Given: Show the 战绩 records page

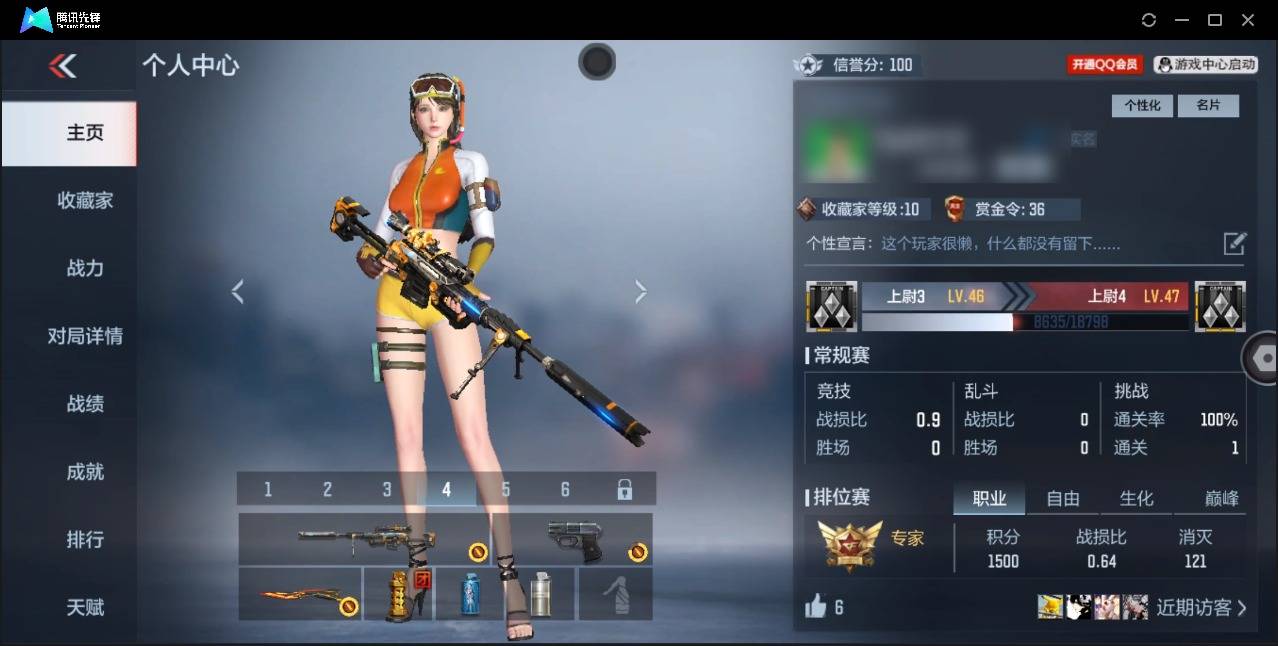Looking at the screenshot, I should [84, 404].
